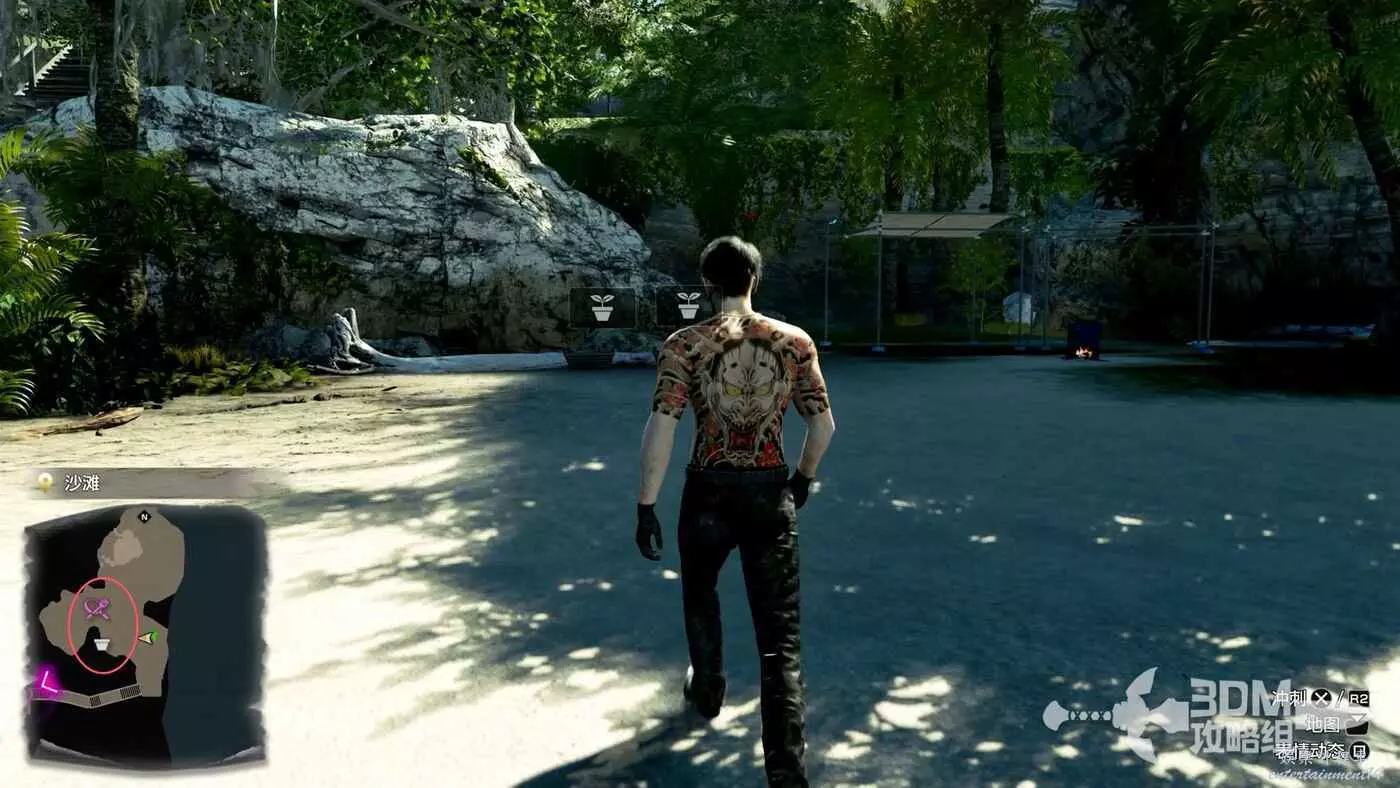Image resolution: width=1400 pixels, height=788 pixels.
Task: Select the white plant pot marker on minimap
Action: (x=102, y=644)
